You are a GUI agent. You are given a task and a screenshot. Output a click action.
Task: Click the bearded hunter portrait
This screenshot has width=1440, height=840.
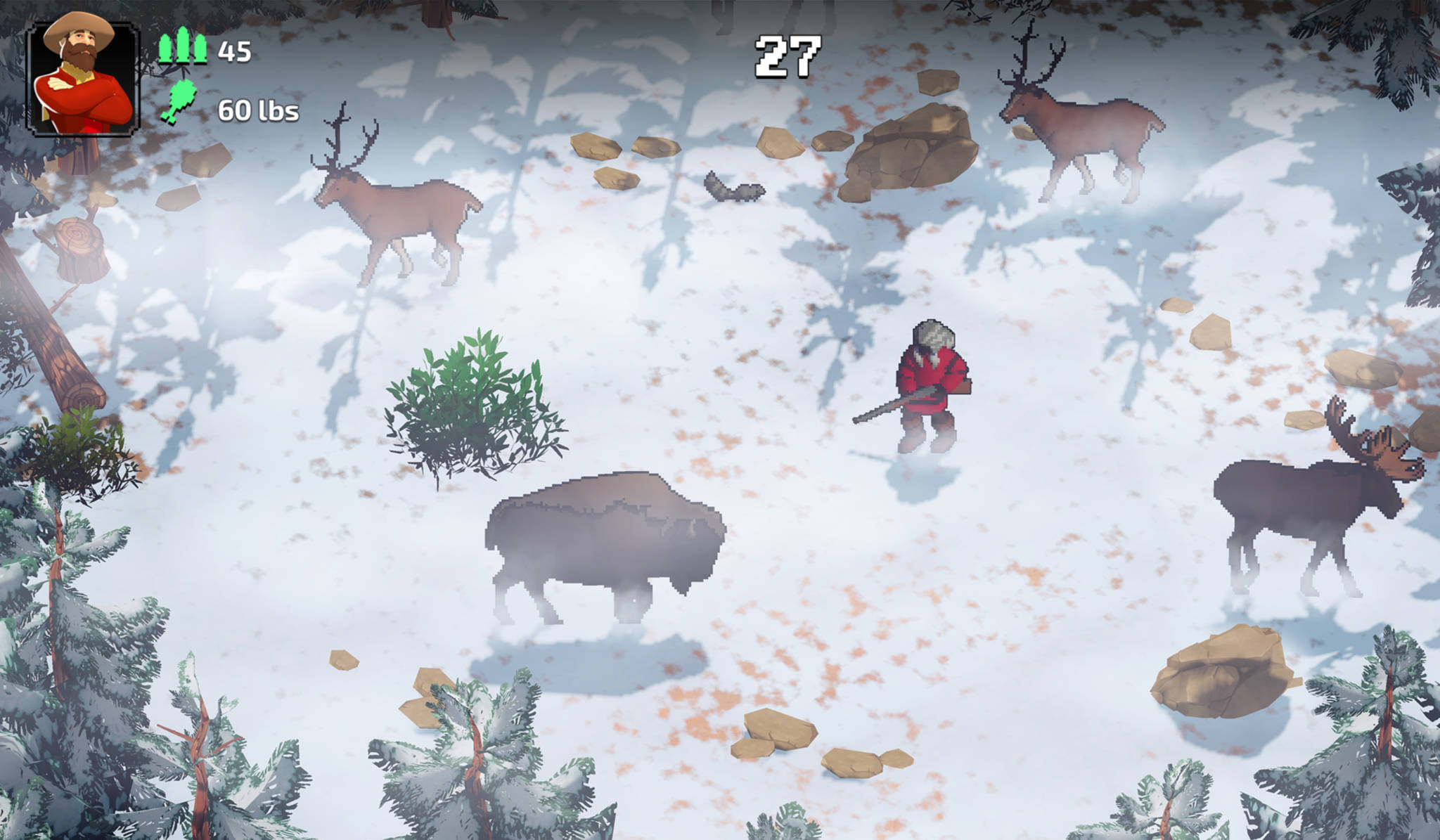[83, 77]
